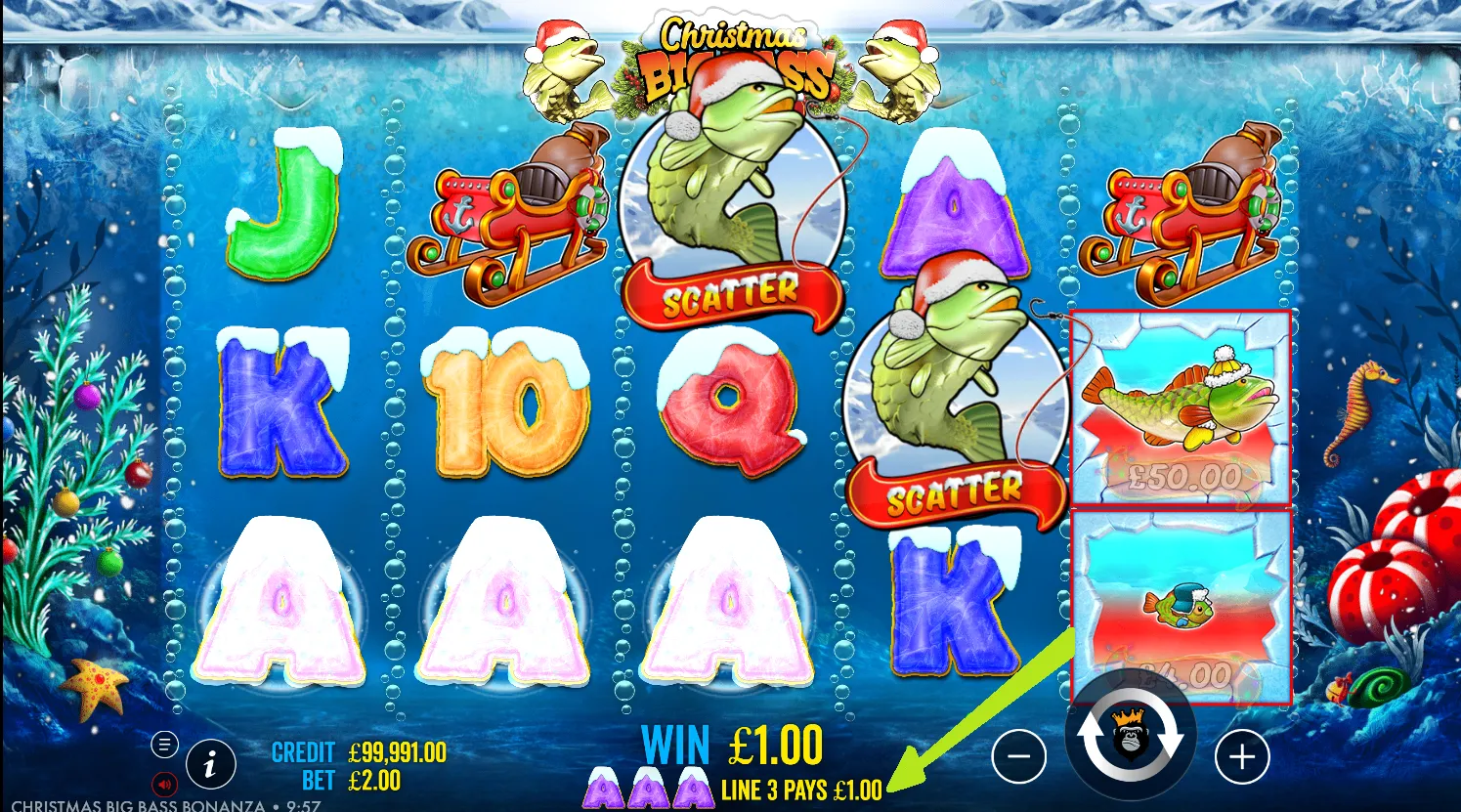Increase the bet with the plus button

(x=1241, y=756)
